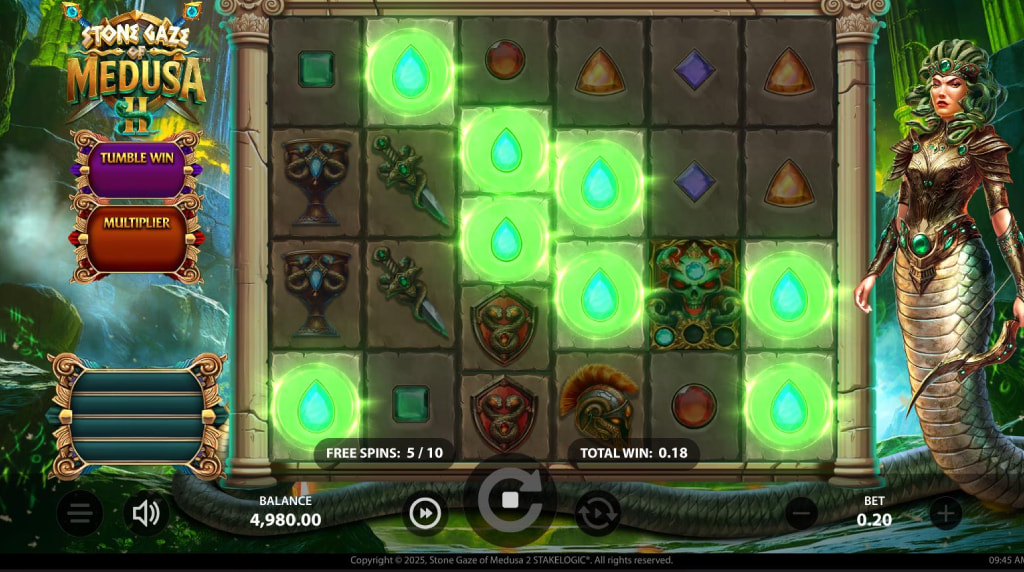Activate the fast-forward turbo spin button
This screenshot has width=1024, height=572.
point(425,514)
